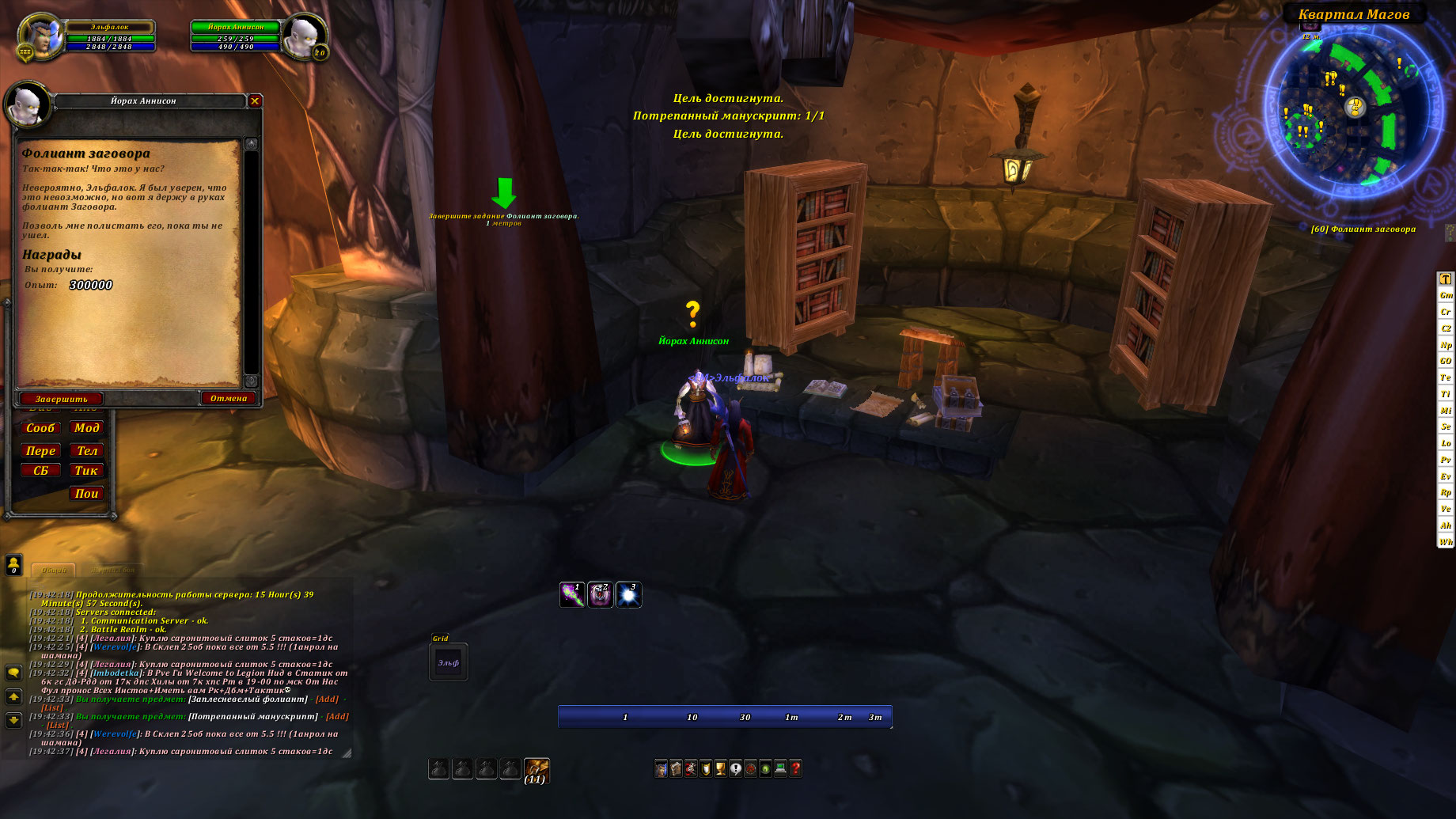Image resolution: width=1456 pixels, height=819 pixels.
Task: Choose the Тел panel button
Action: (x=86, y=451)
